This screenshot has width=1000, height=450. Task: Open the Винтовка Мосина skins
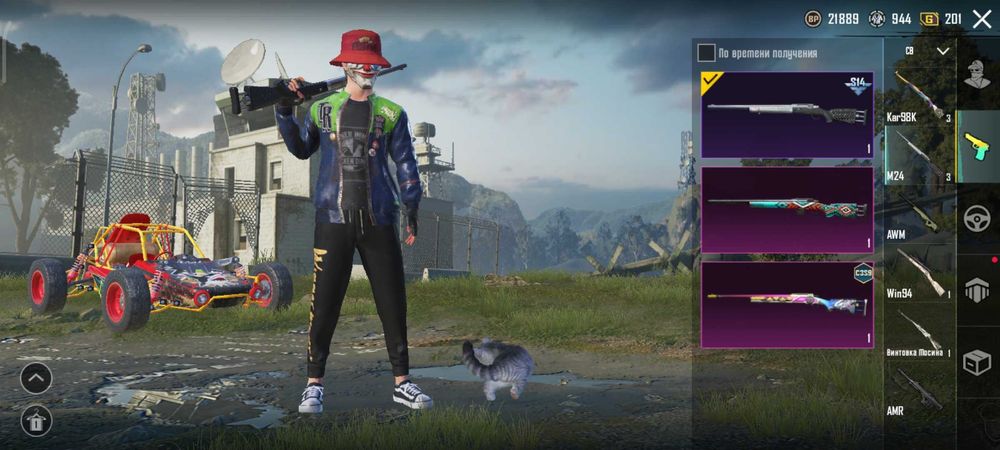pyautogui.click(x=916, y=335)
